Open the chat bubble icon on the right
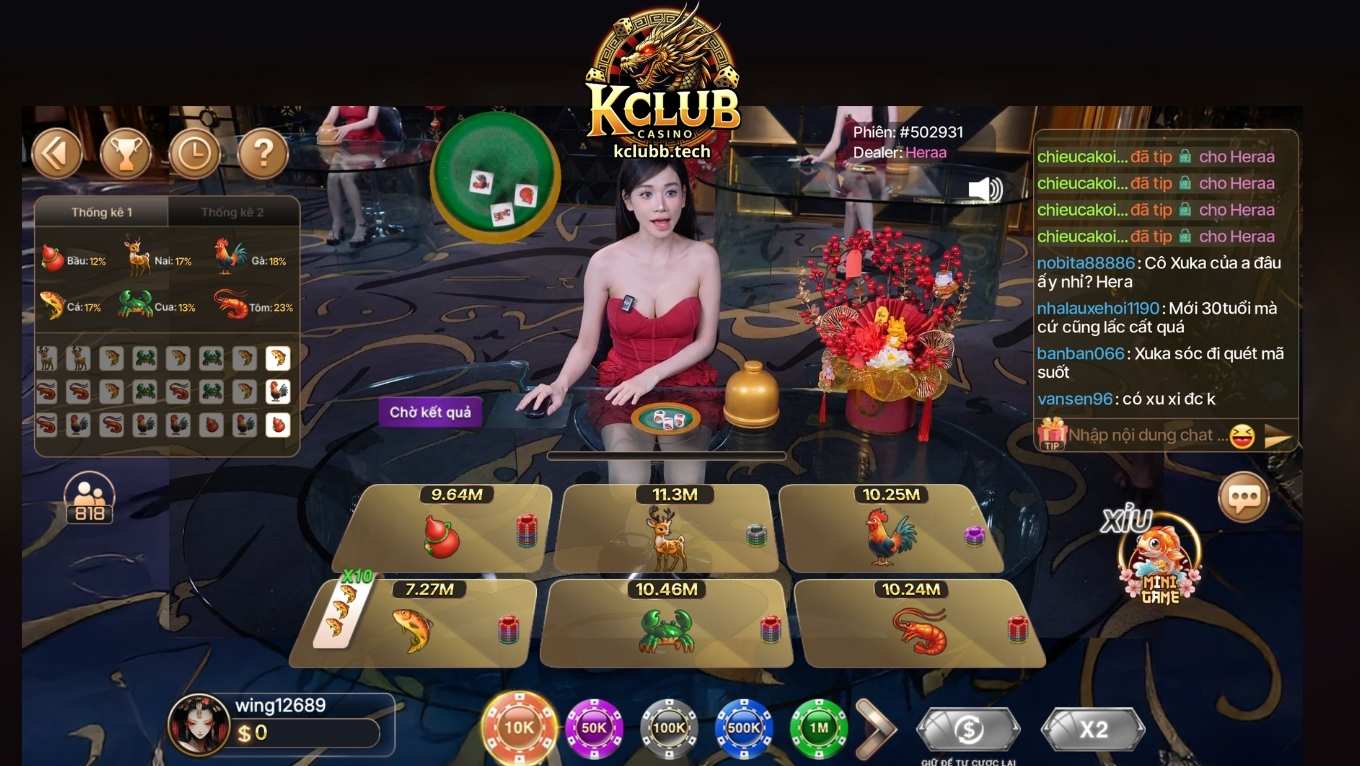This screenshot has height=766, width=1360. 1243,497
